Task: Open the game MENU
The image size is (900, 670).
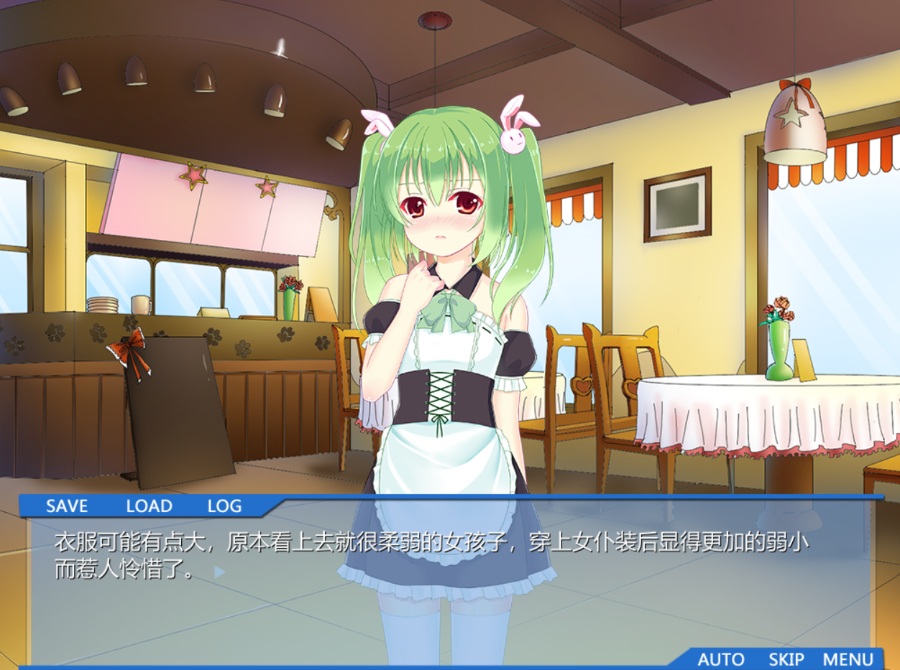Action: click(848, 659)
